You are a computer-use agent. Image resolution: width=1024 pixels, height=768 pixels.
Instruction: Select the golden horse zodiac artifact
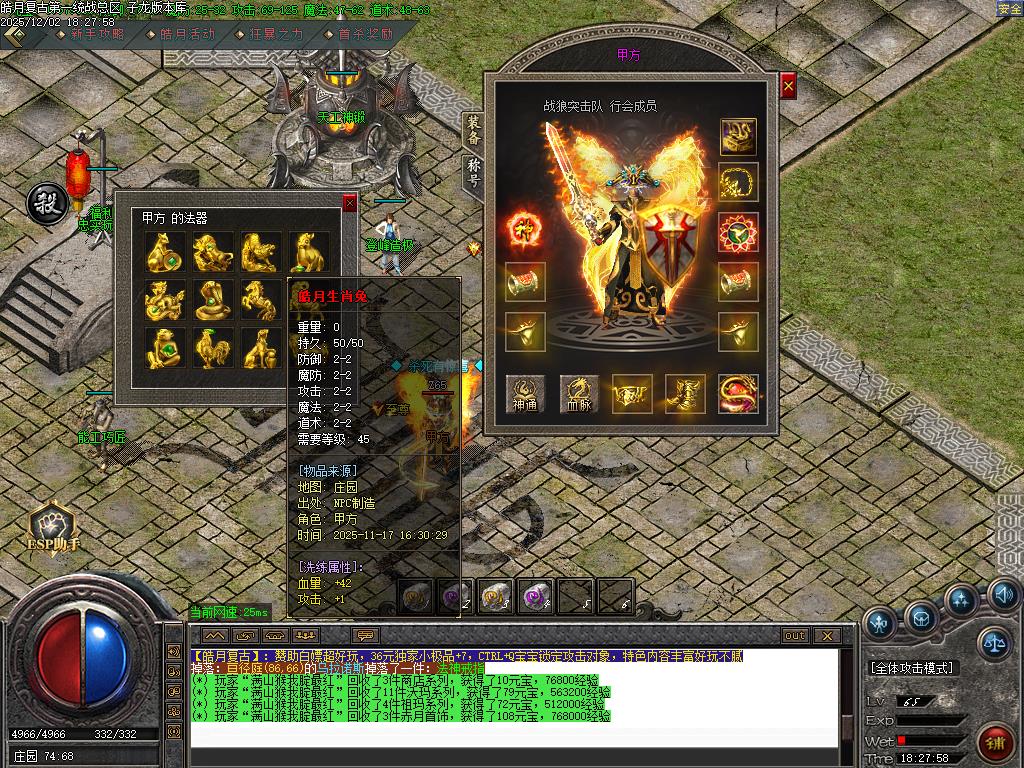[259, 300]
